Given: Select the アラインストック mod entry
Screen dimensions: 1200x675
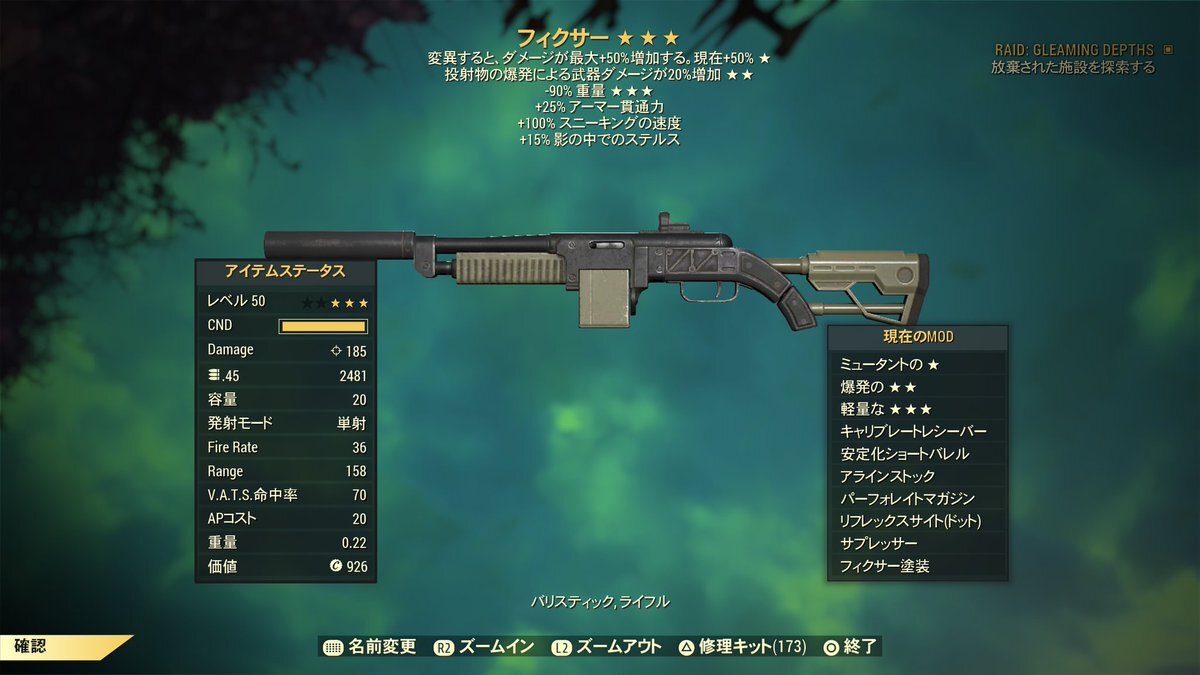Looking at the screenshot, I should 918,477.
